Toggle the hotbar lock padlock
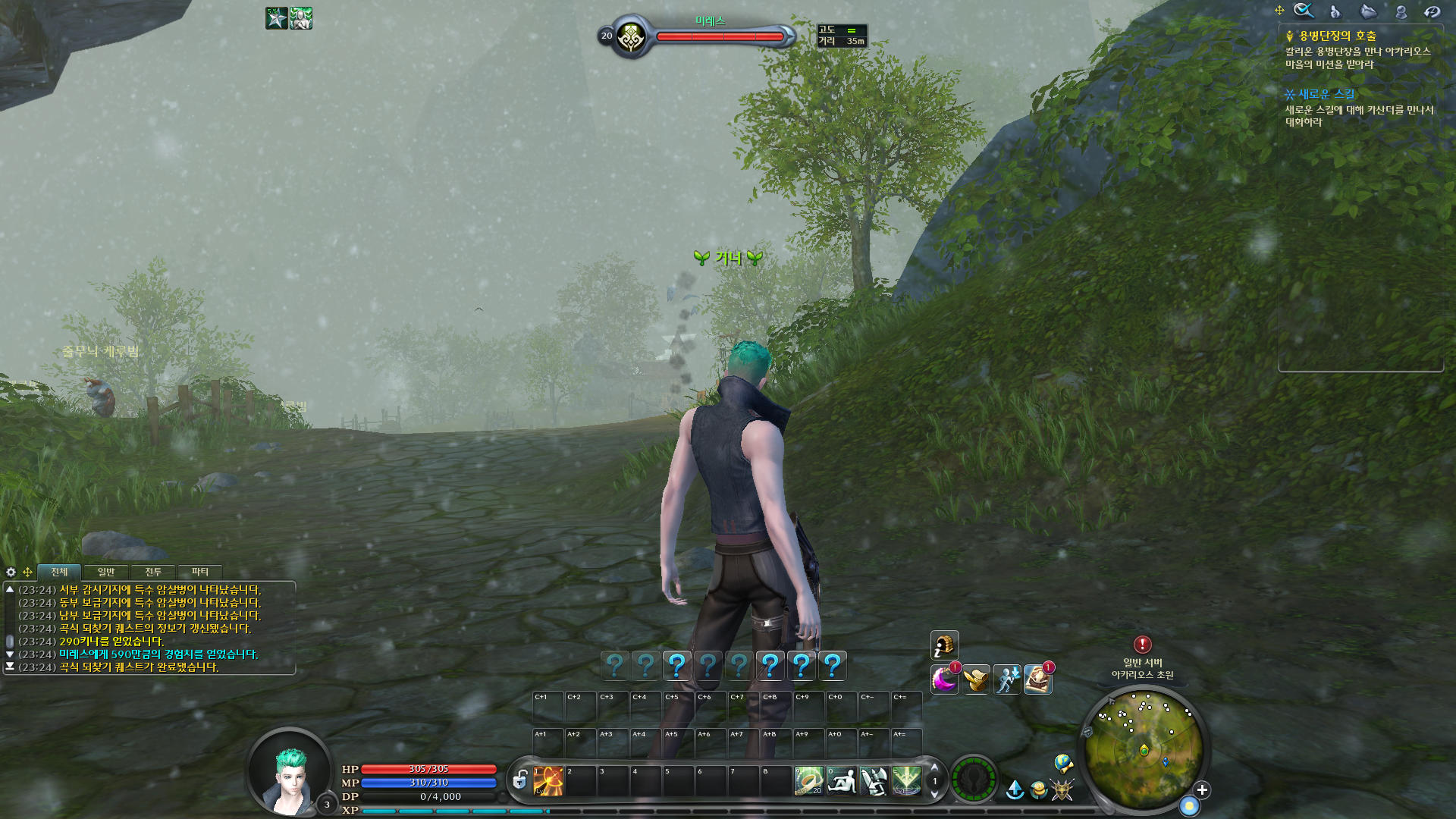The width and height of the screenshot is (1456, 819). pyautogui.click(x=520, y=780)
